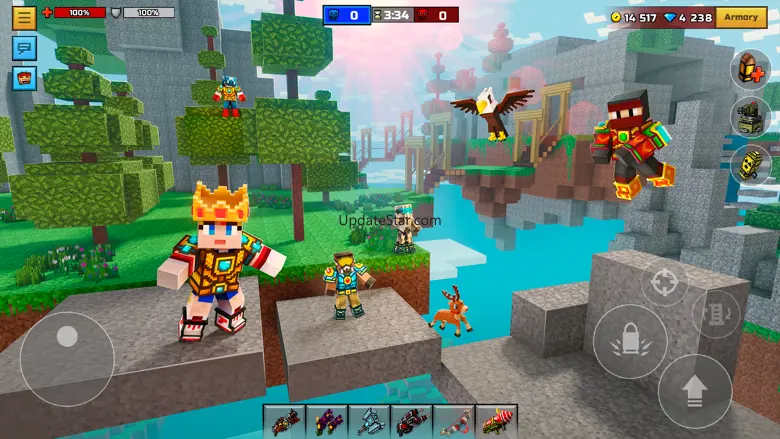Tap the crosshair aim button

coord(663,283)
